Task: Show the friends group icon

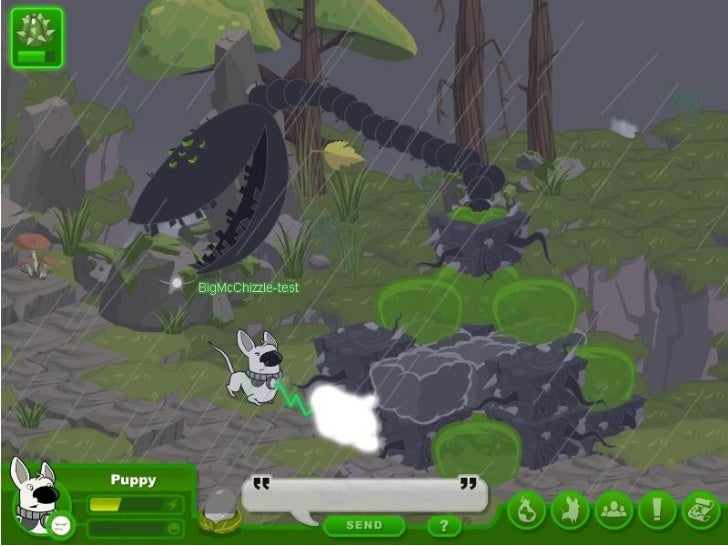Action: (613, 510)
